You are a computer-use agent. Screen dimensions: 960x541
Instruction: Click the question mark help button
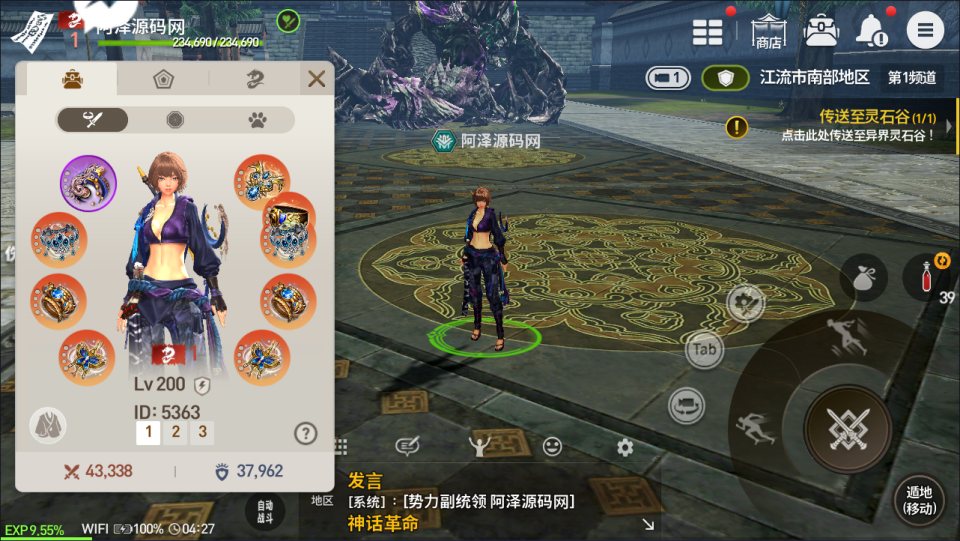(306, 433)
